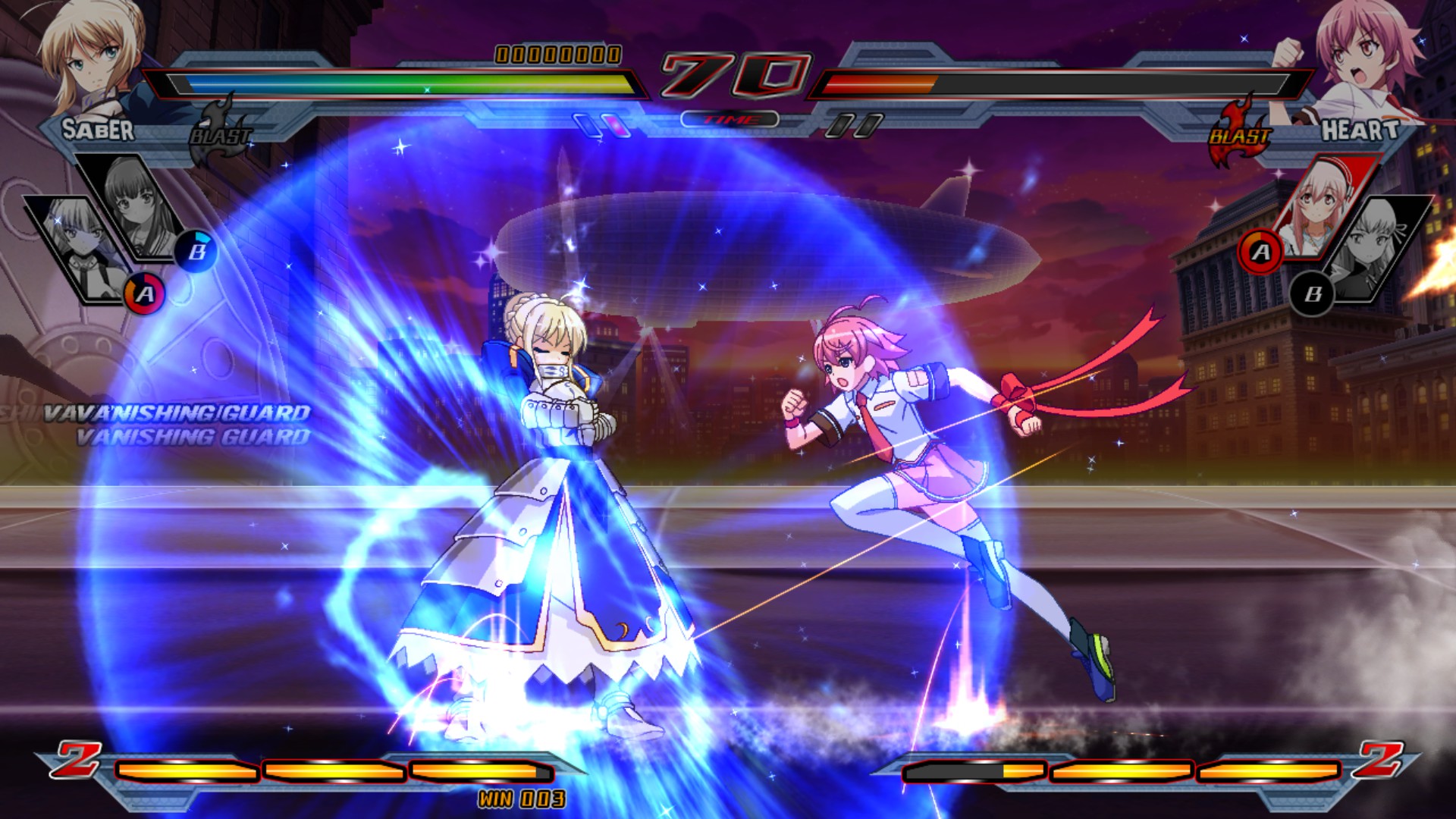
Task: Click the SABER name label
Action: point(99,130)
